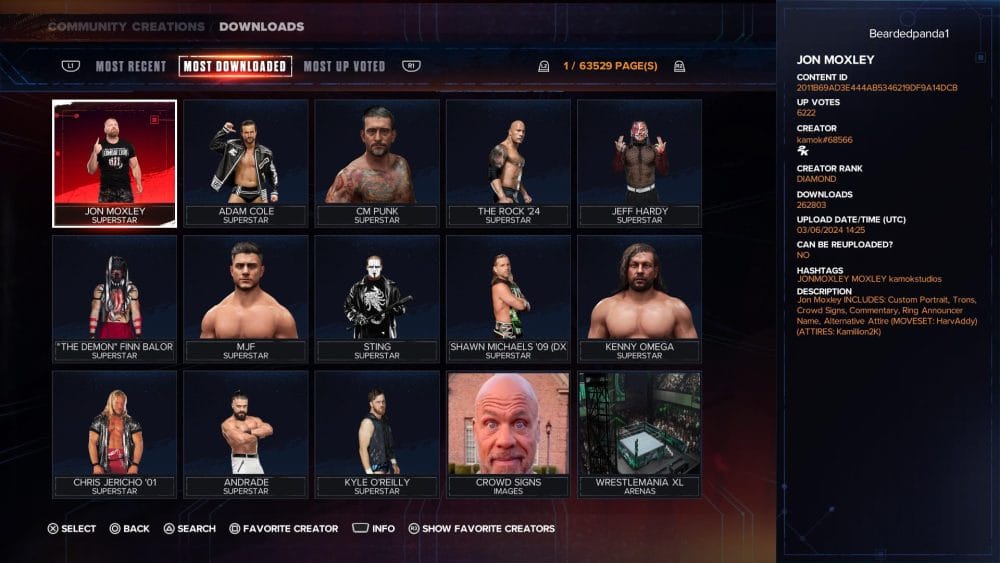1000x563 pixels.
Task: Open the Andrade creation
Action: [x=245, y=434]
